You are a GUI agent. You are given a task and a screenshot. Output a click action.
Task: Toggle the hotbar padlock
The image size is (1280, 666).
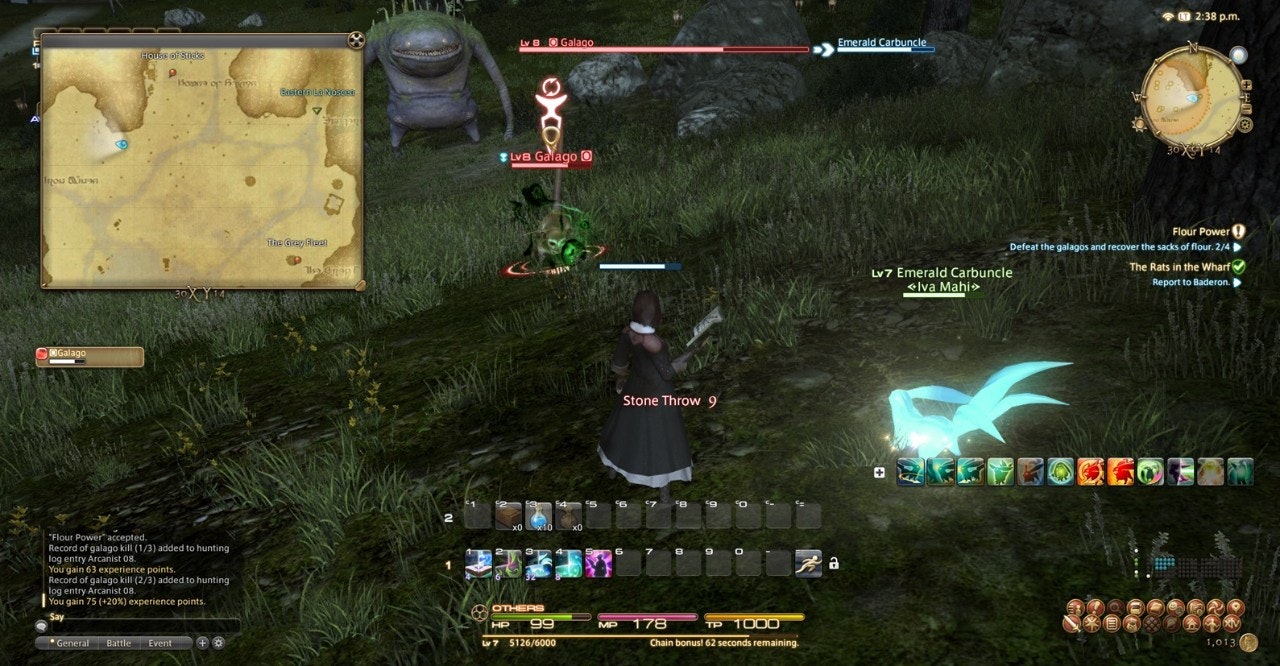point(834,563)
